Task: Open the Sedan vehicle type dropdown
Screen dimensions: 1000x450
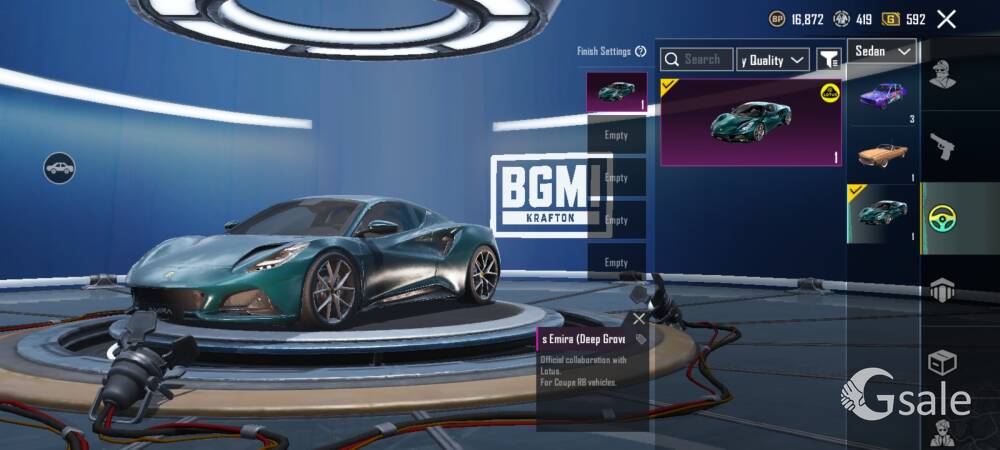Action: (882, 51)
